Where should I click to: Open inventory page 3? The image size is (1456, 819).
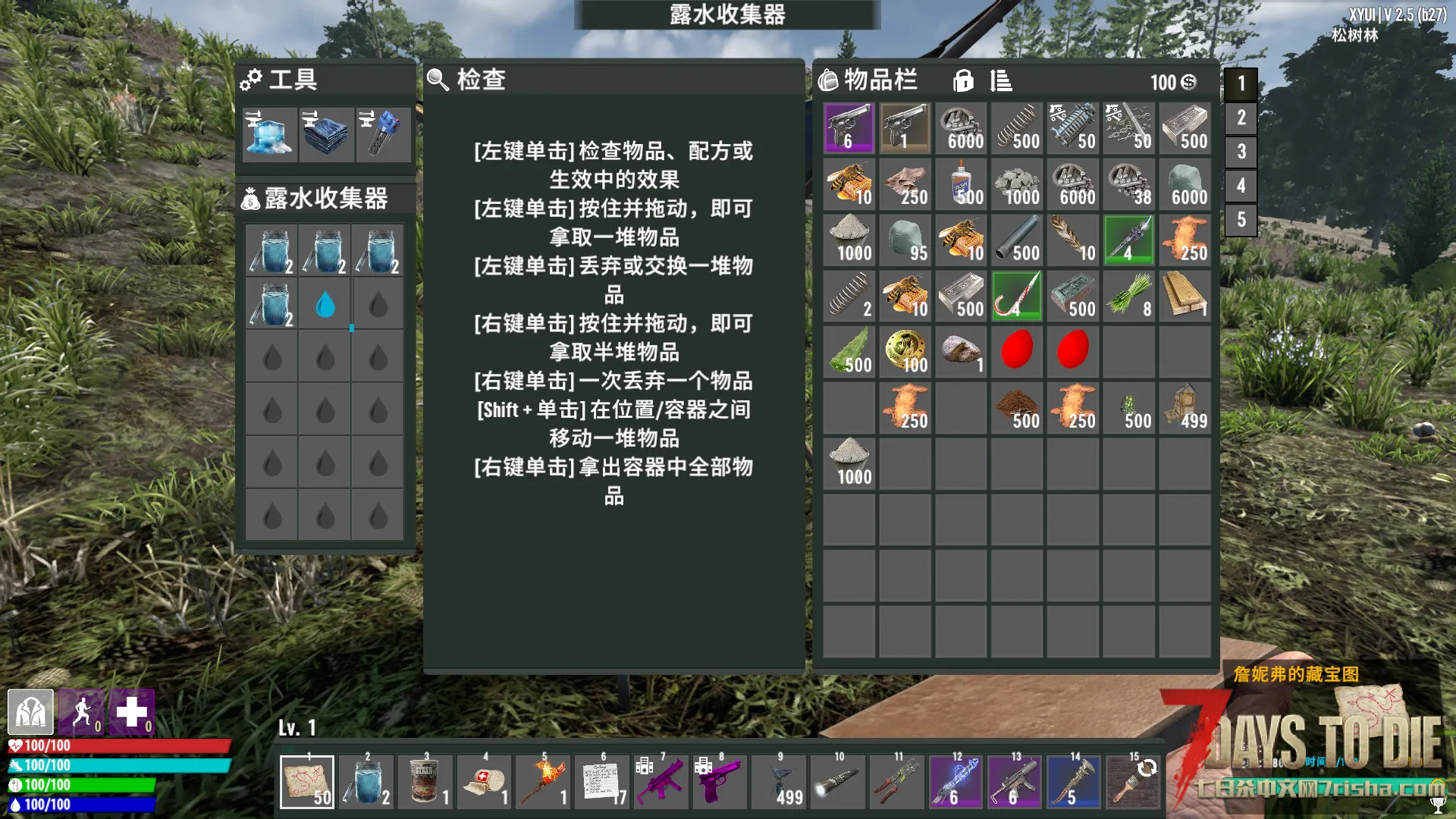pyautogui.click(x=1241, y=152)
